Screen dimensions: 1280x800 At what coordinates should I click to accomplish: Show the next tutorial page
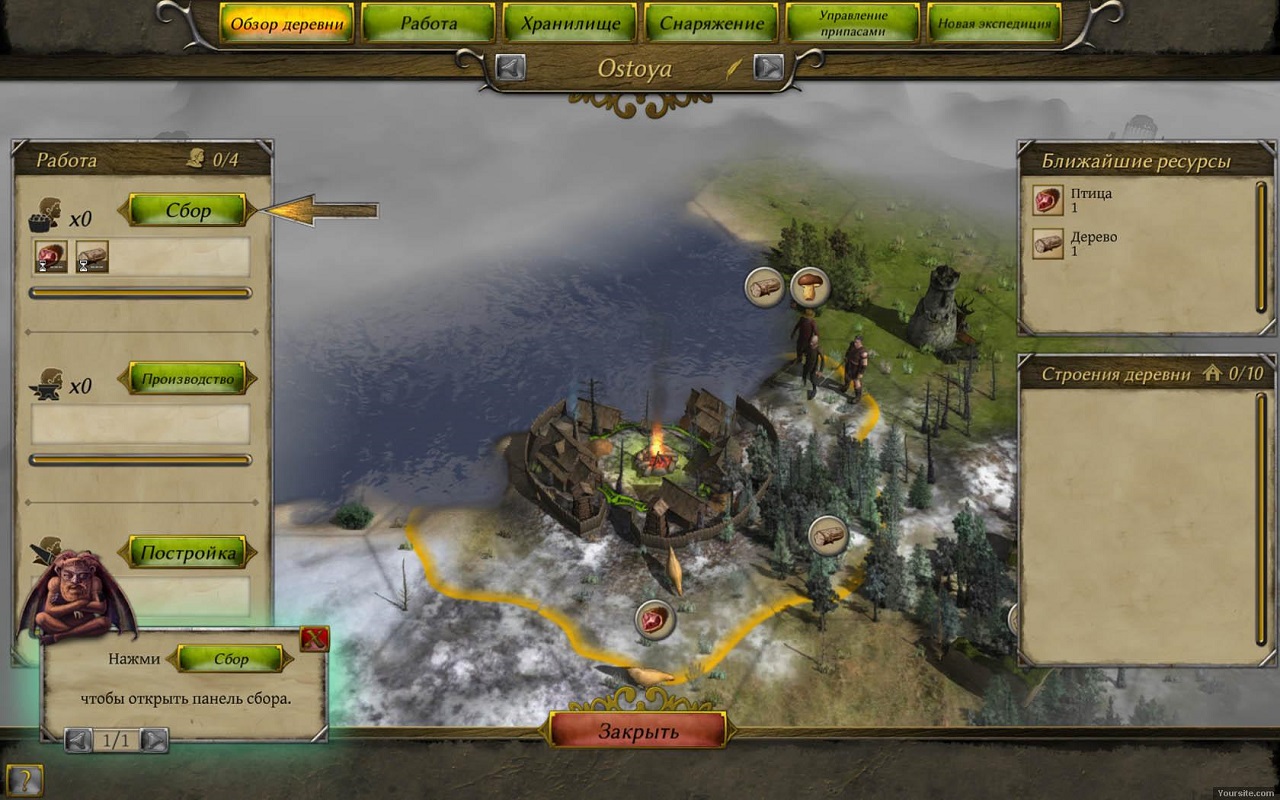click(154, 740)
